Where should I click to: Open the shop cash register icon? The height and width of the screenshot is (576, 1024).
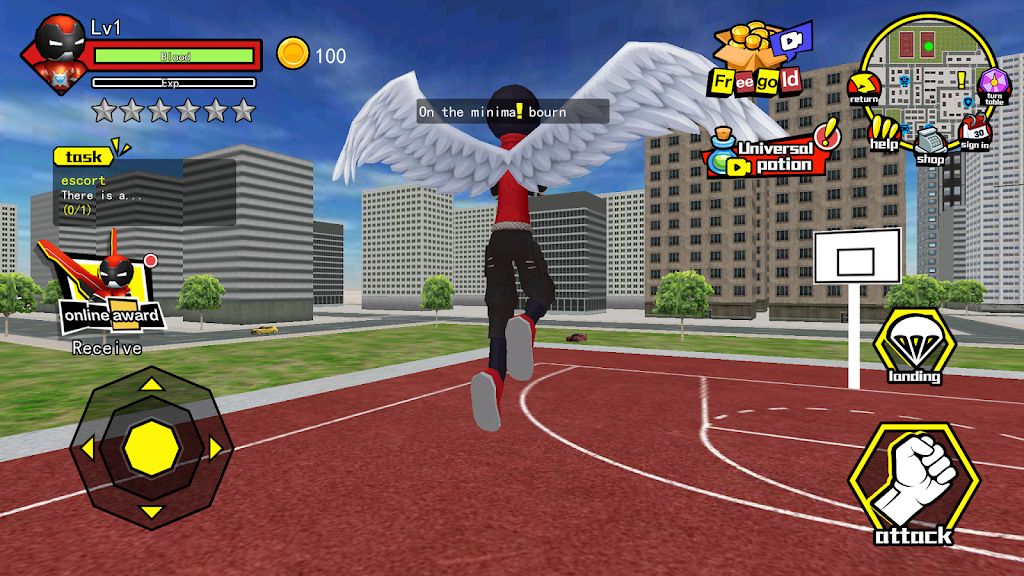coord(930,143)
